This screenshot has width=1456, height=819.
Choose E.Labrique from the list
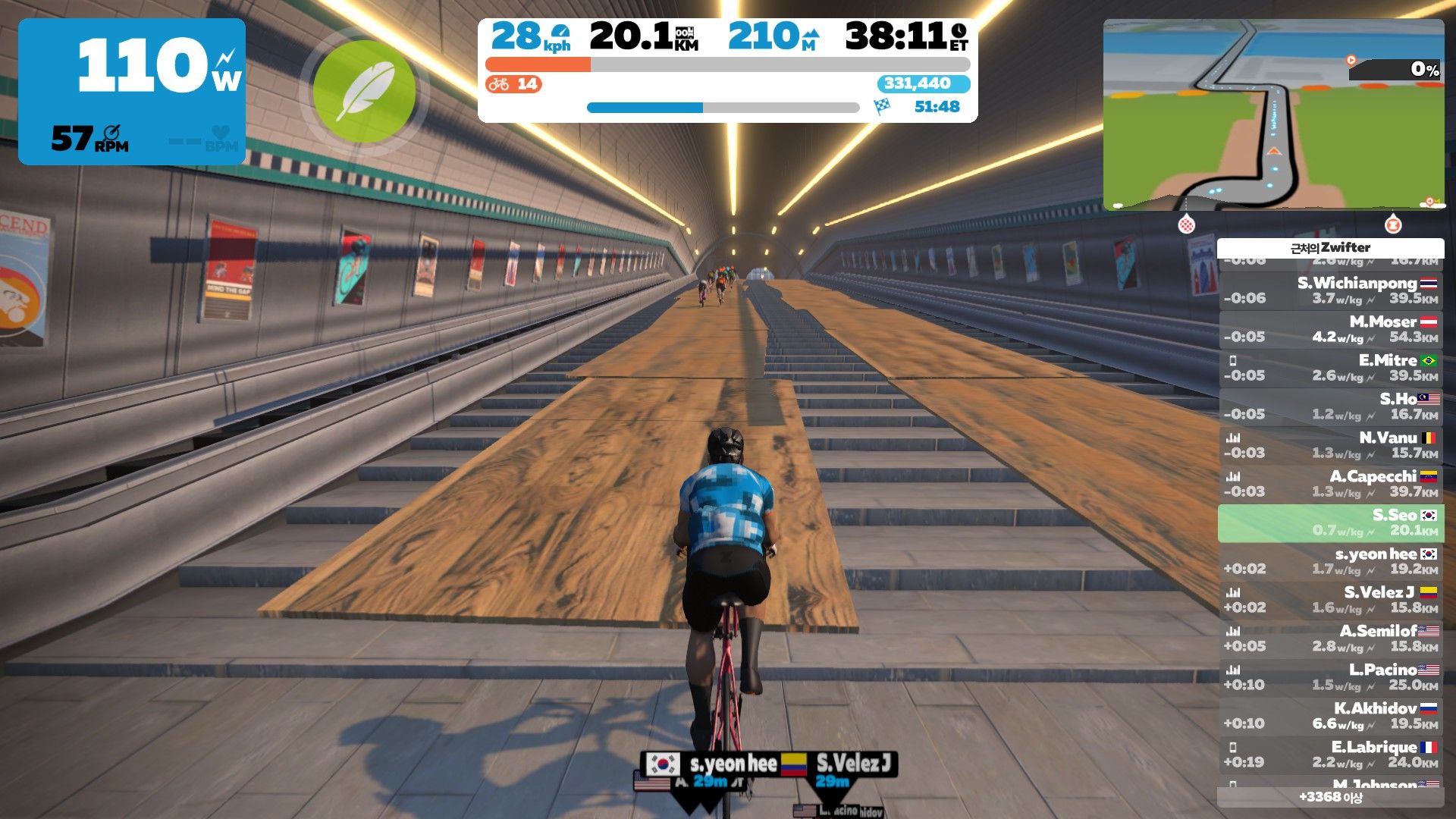[x=1331, y=755]
